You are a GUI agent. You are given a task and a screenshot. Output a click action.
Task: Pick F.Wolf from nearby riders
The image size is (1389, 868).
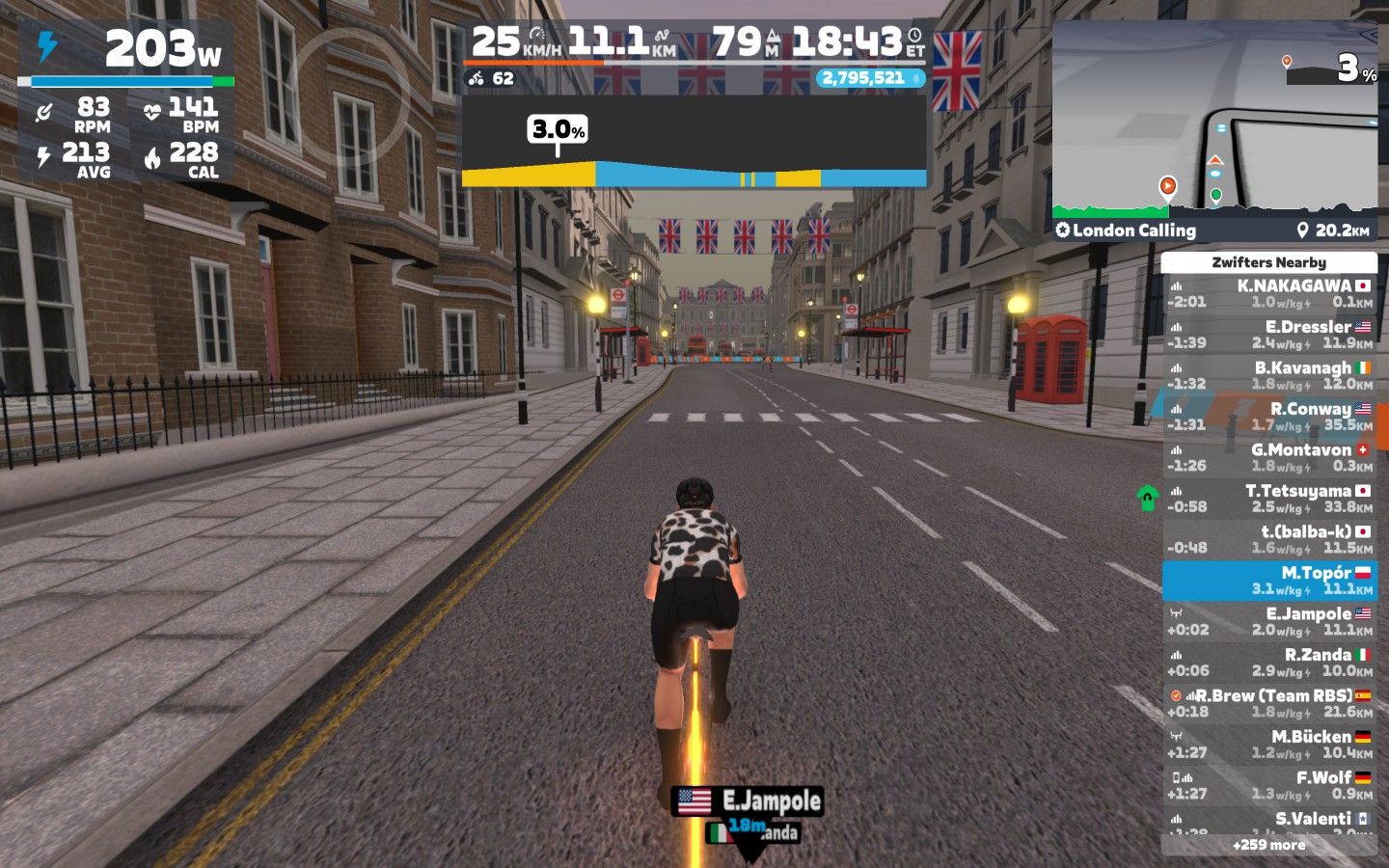click(x=1268, y=785)
